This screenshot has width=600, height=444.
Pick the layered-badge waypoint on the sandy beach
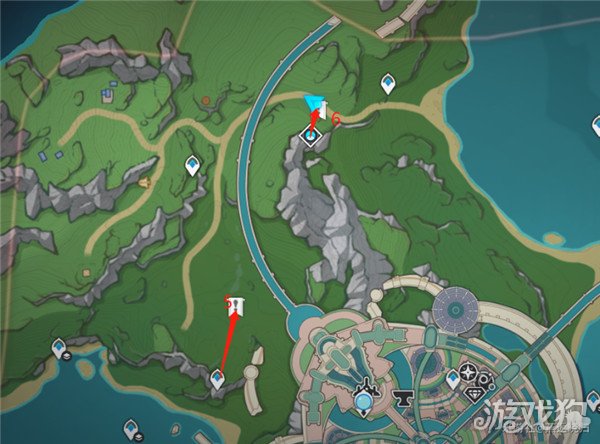pyautogui.click(x=59, y=349)
